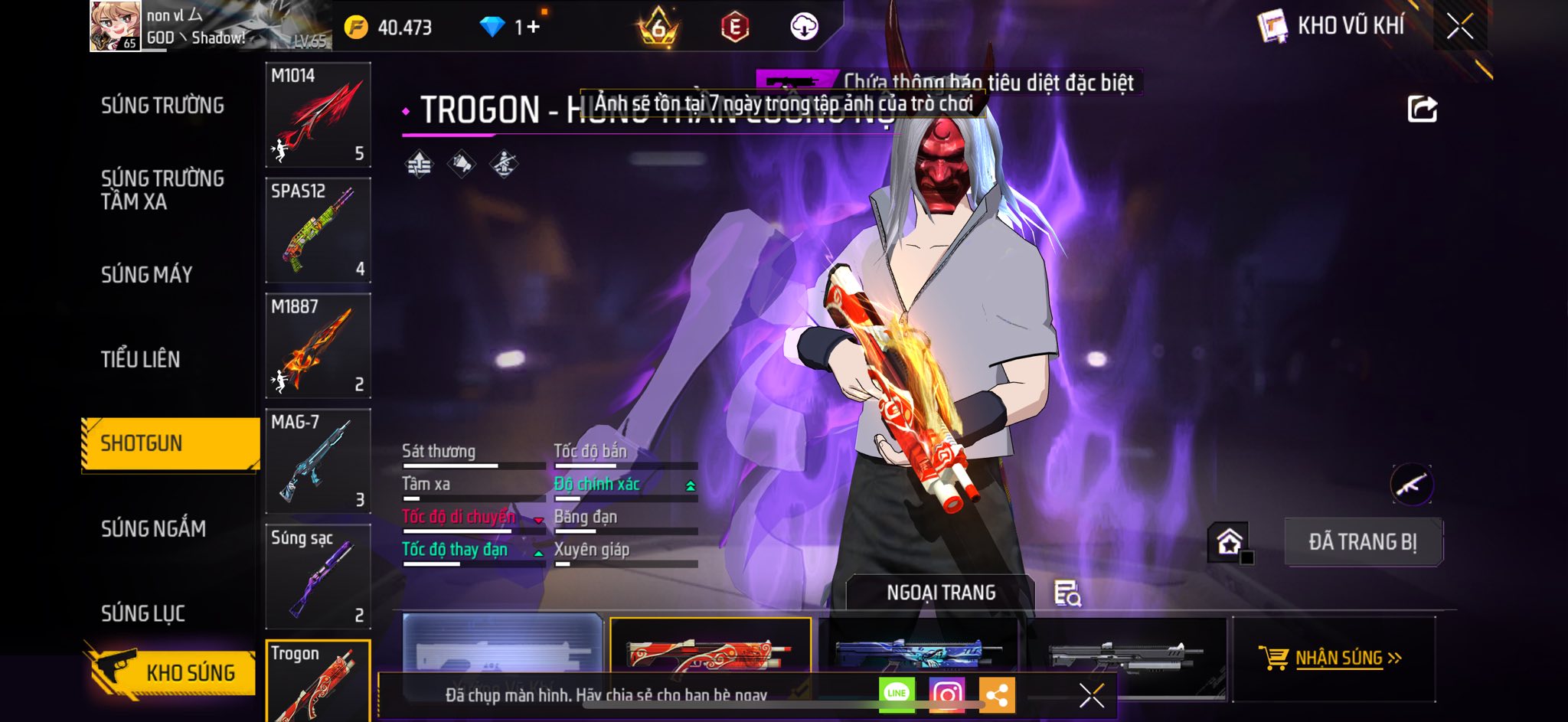Choose the Tiểu Liên weapon category
Image resolution: width=1568 pixels, height=722 pixels.
141,360
